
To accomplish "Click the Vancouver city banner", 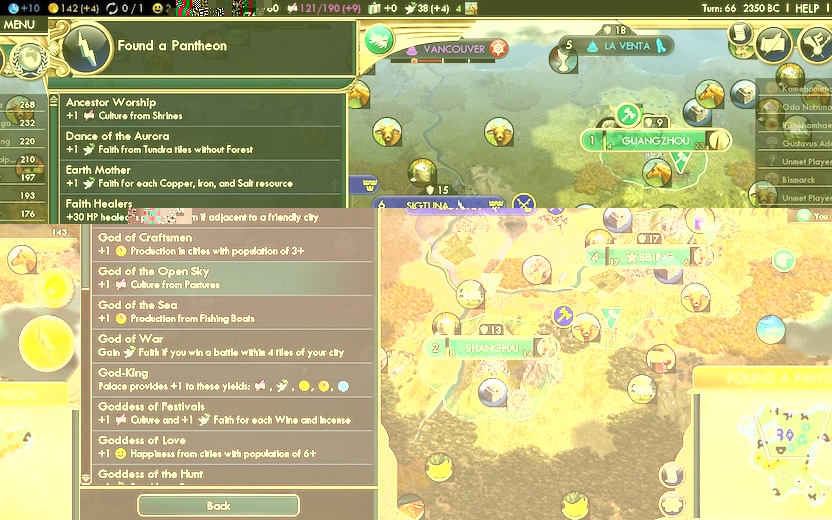I will pos(454,48).
